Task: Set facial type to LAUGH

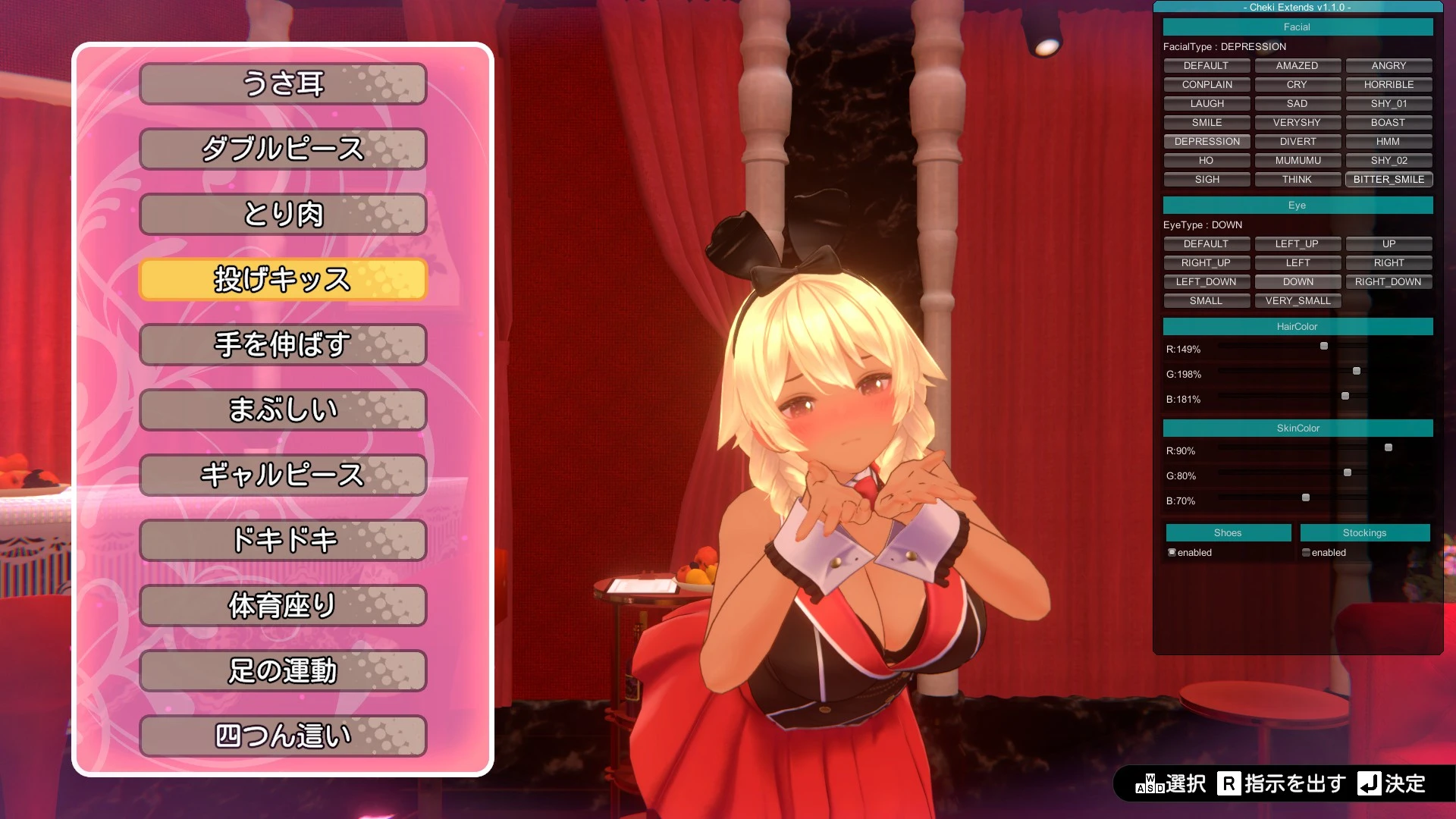Action: click(x=1207, y=103)
